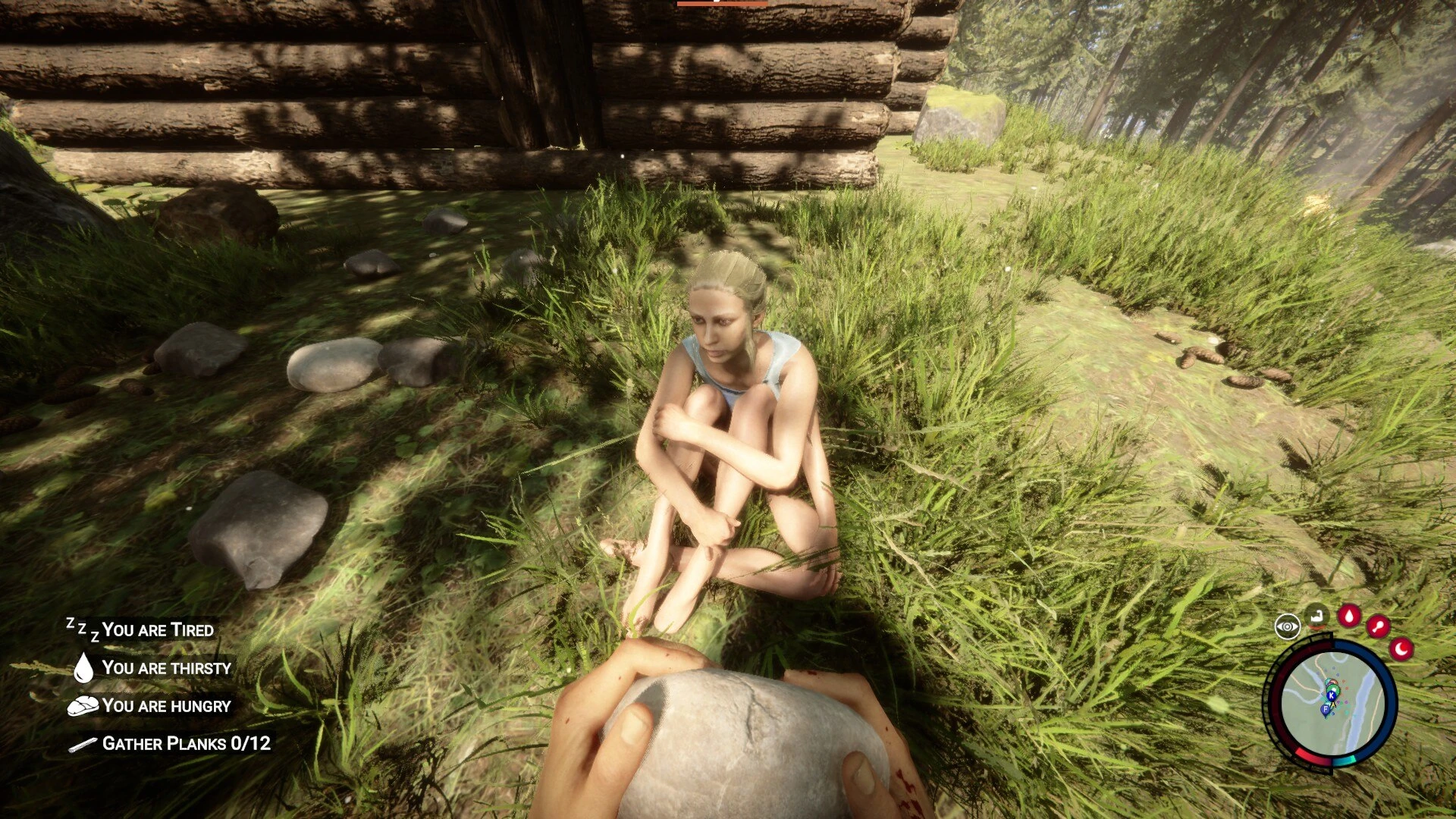Select the red crescent moon sleep icon
The width and height of the screenshot is (1456, 819).
coord(1401,648)
